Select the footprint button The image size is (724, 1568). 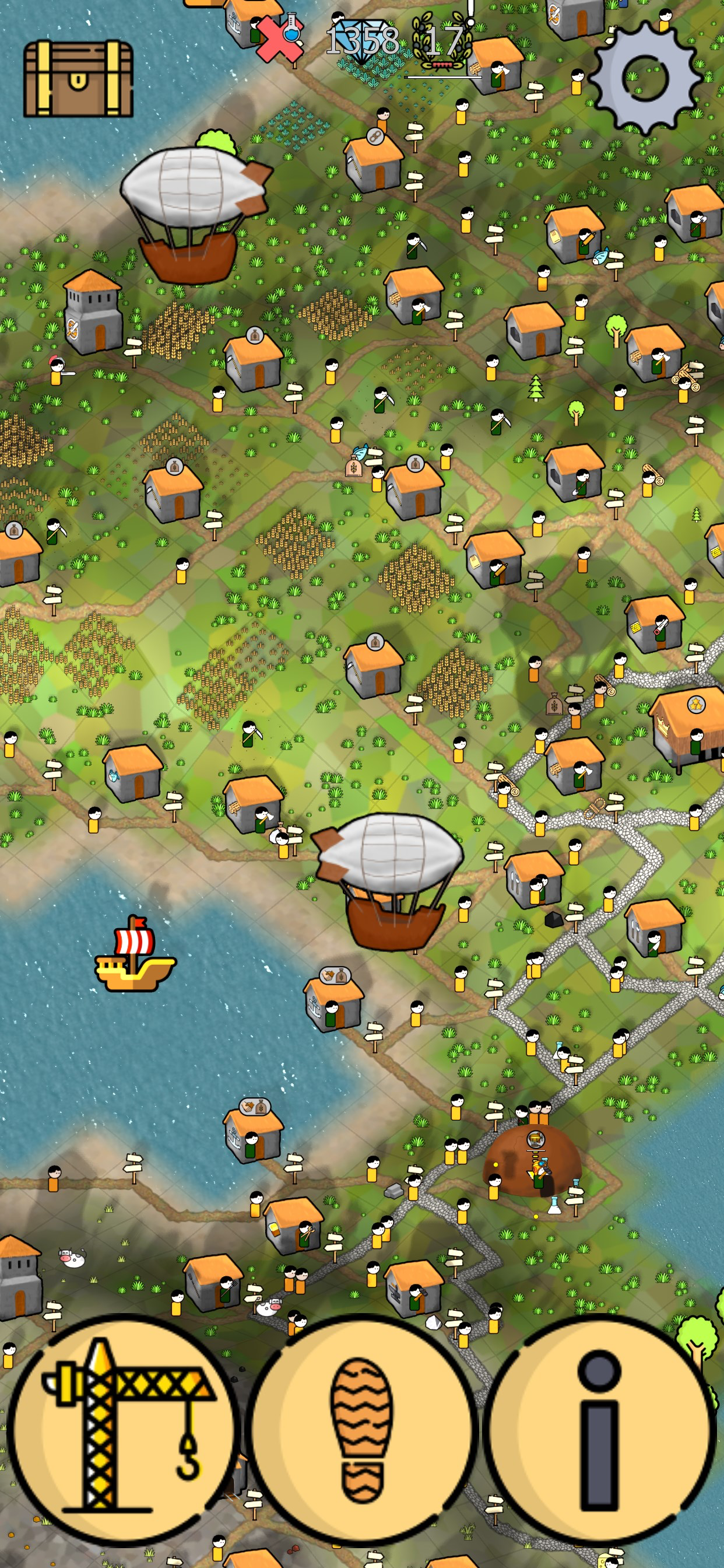click(363, 1431)
